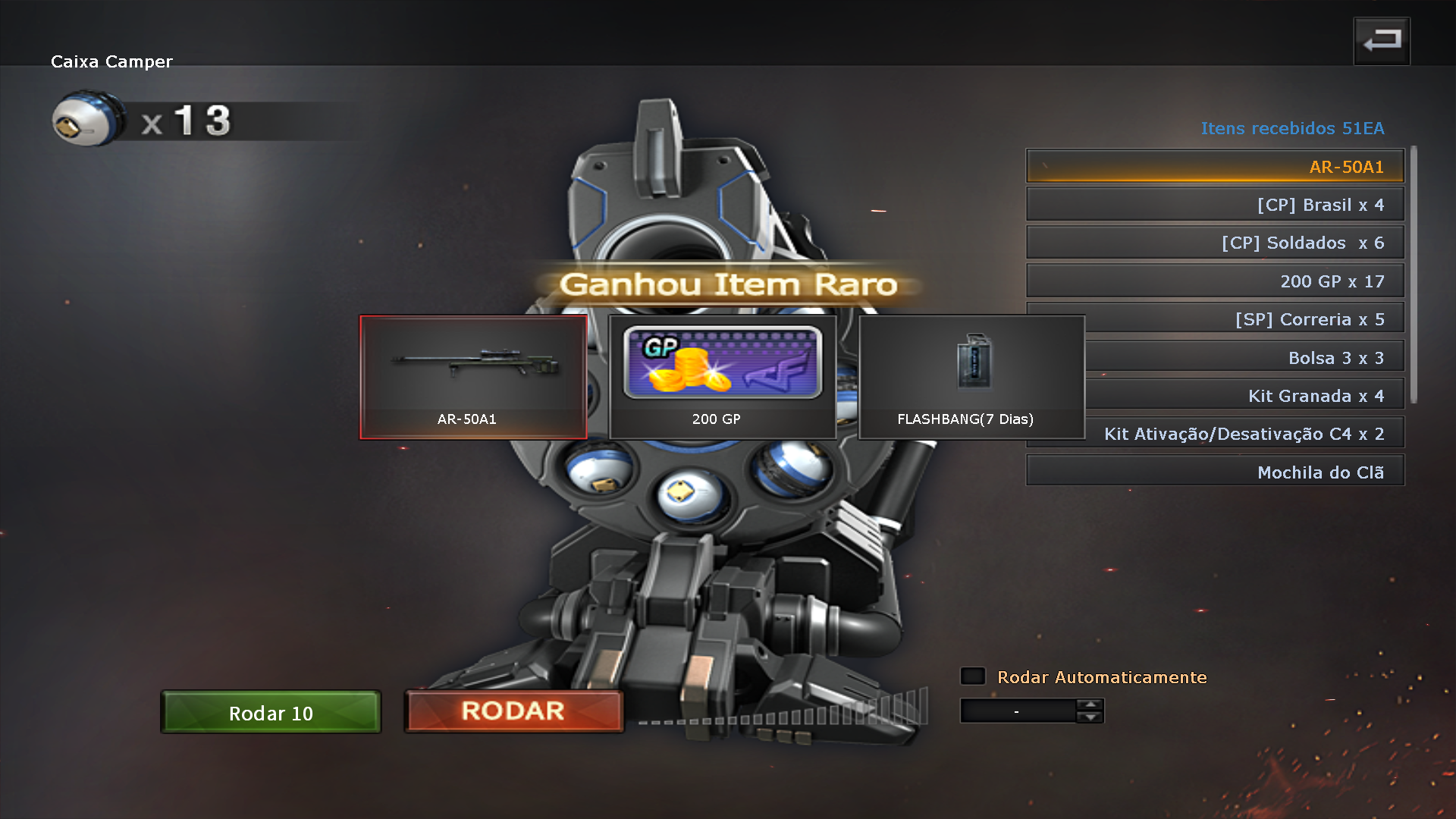
Task: Spin ten times with Rodar 10
Action: tap(271, 712)
